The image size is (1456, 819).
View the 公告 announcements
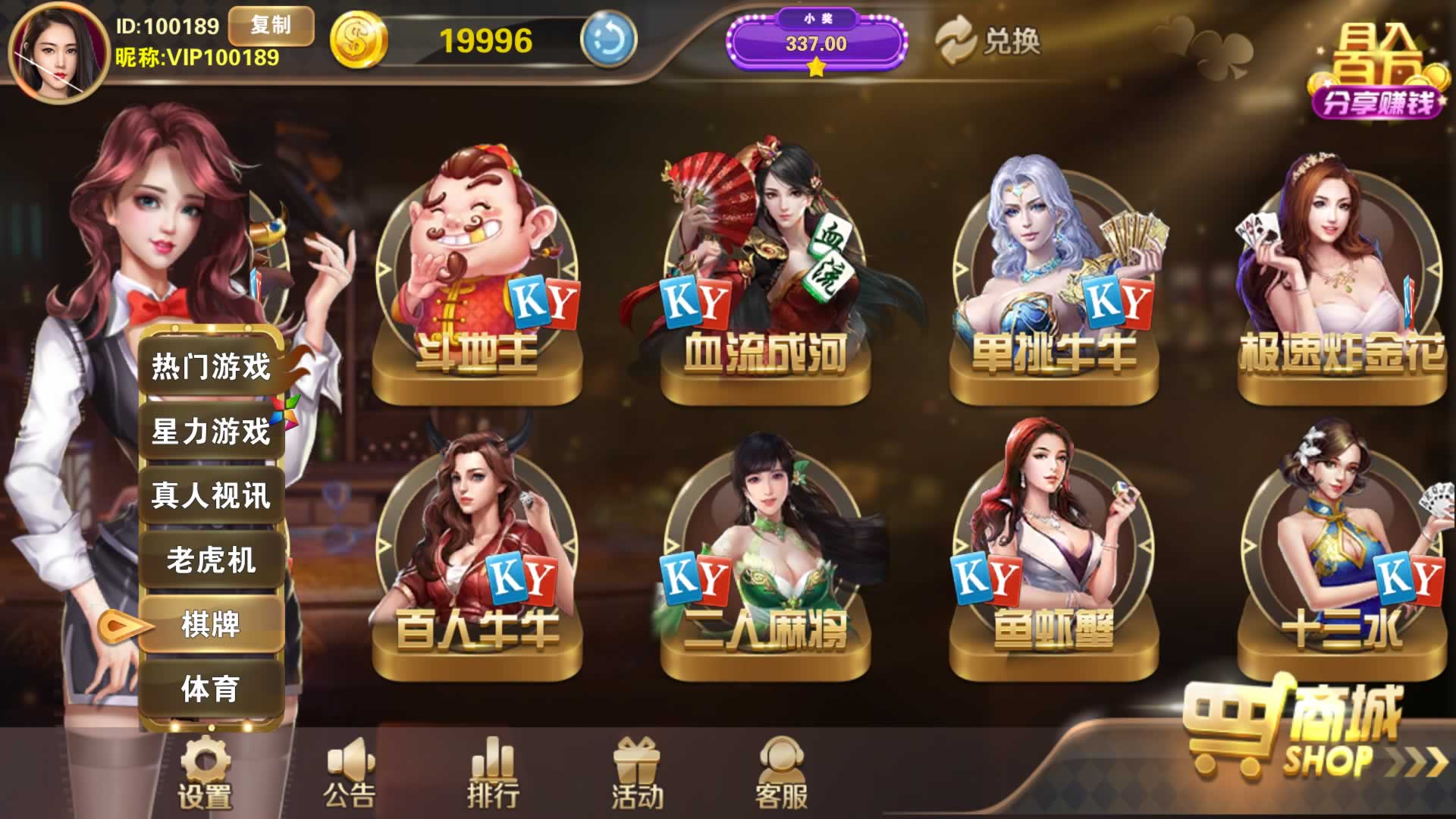349,772
